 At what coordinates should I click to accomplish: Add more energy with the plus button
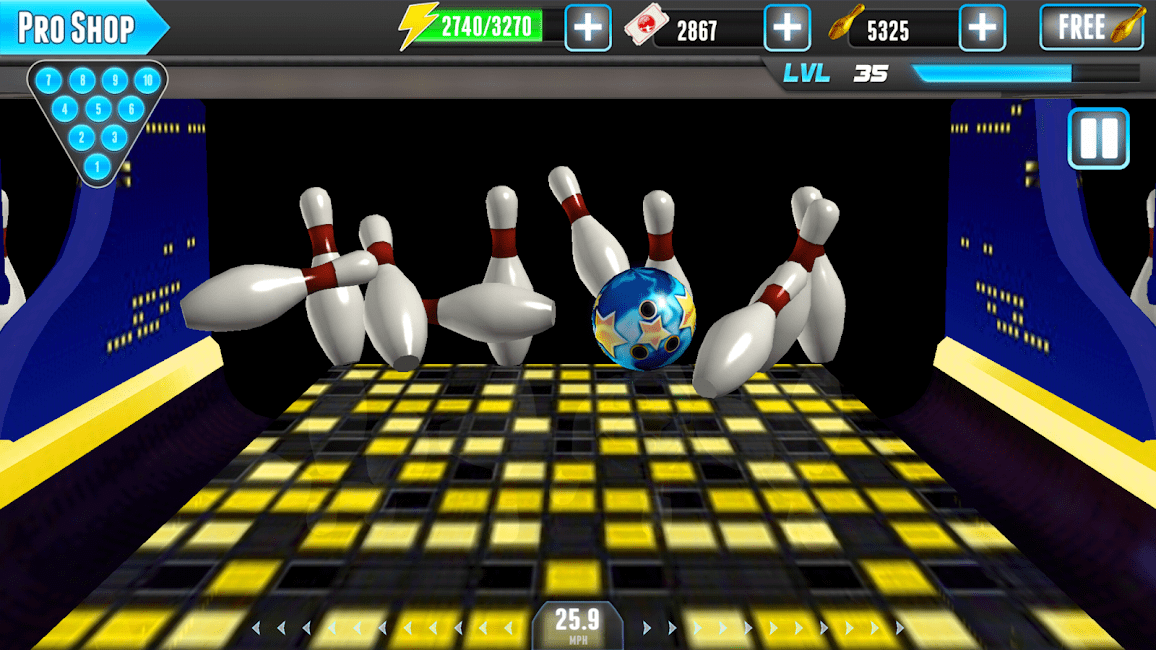(588, 28)
